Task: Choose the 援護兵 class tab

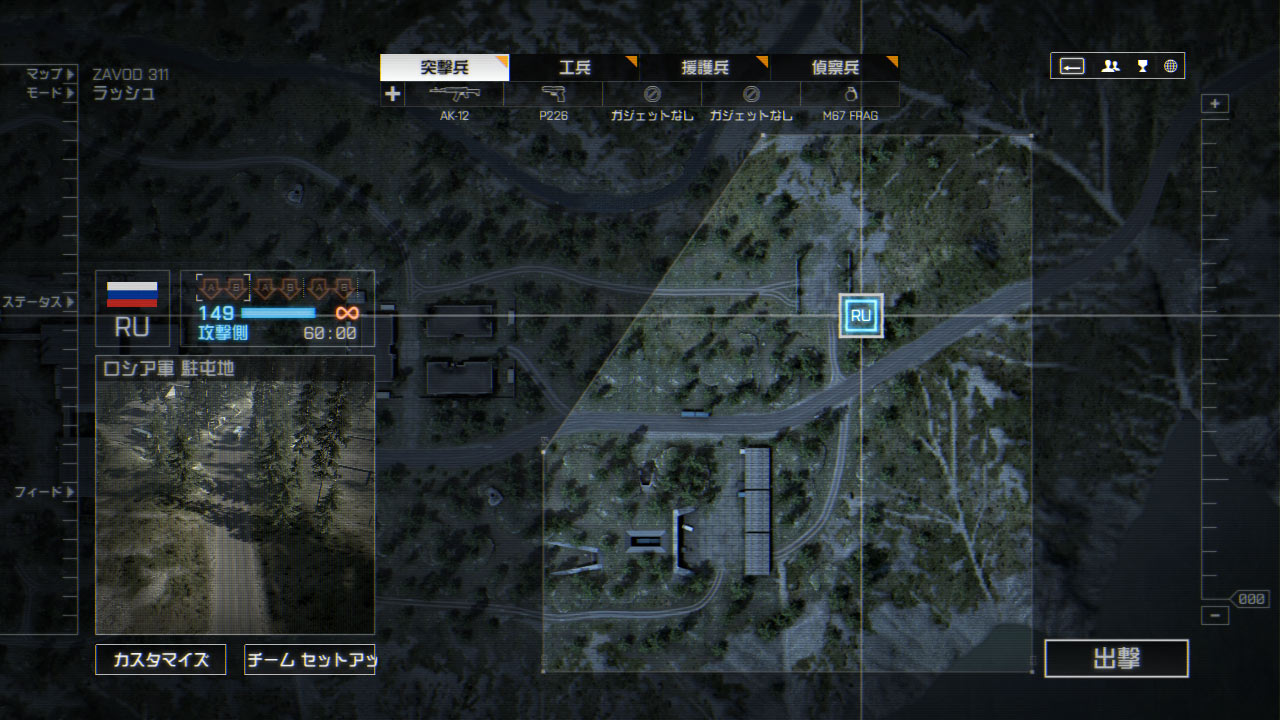Action: 705,68
